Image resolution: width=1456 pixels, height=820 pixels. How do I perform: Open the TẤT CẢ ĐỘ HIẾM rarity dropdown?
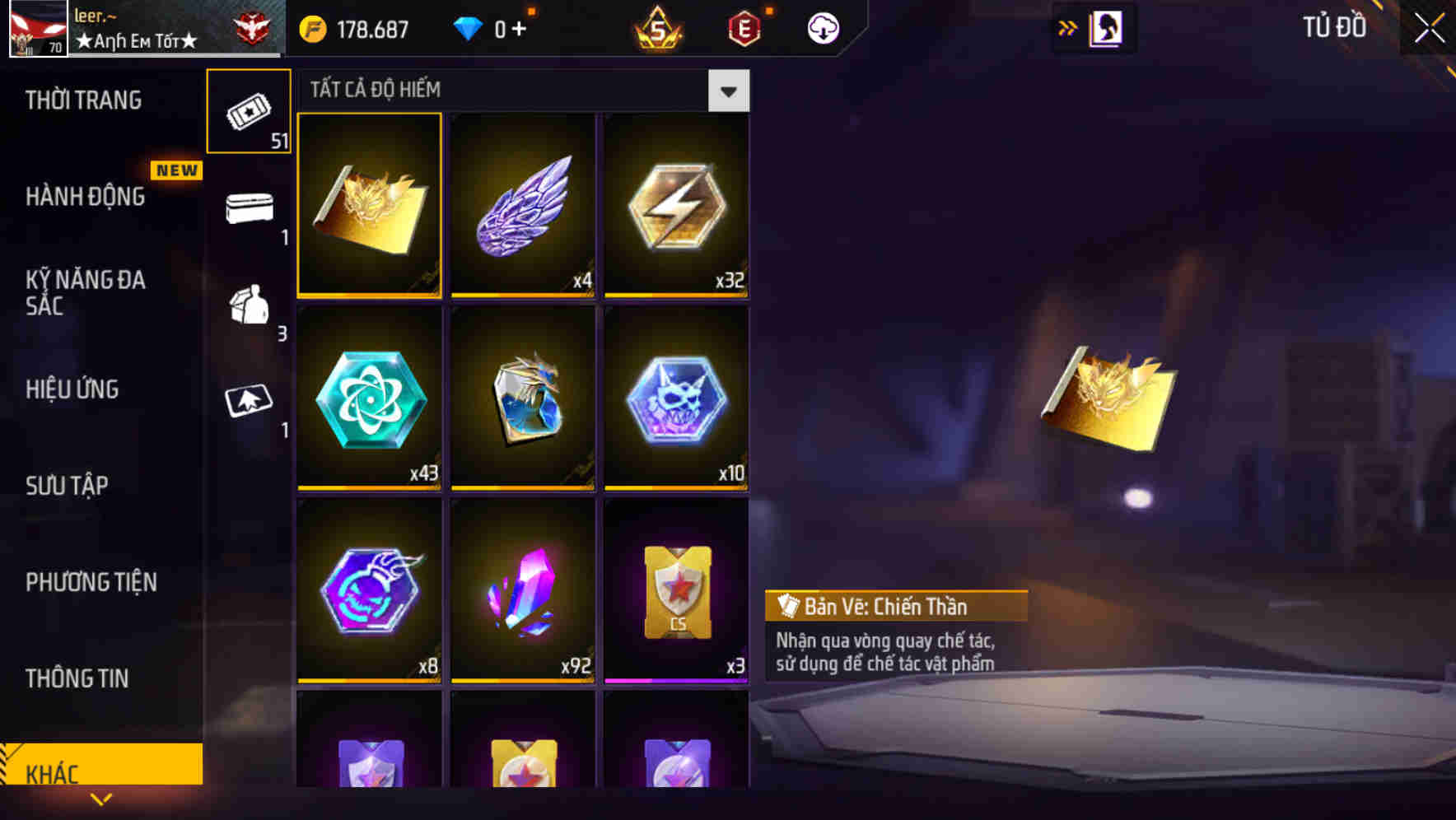point(728,91)
